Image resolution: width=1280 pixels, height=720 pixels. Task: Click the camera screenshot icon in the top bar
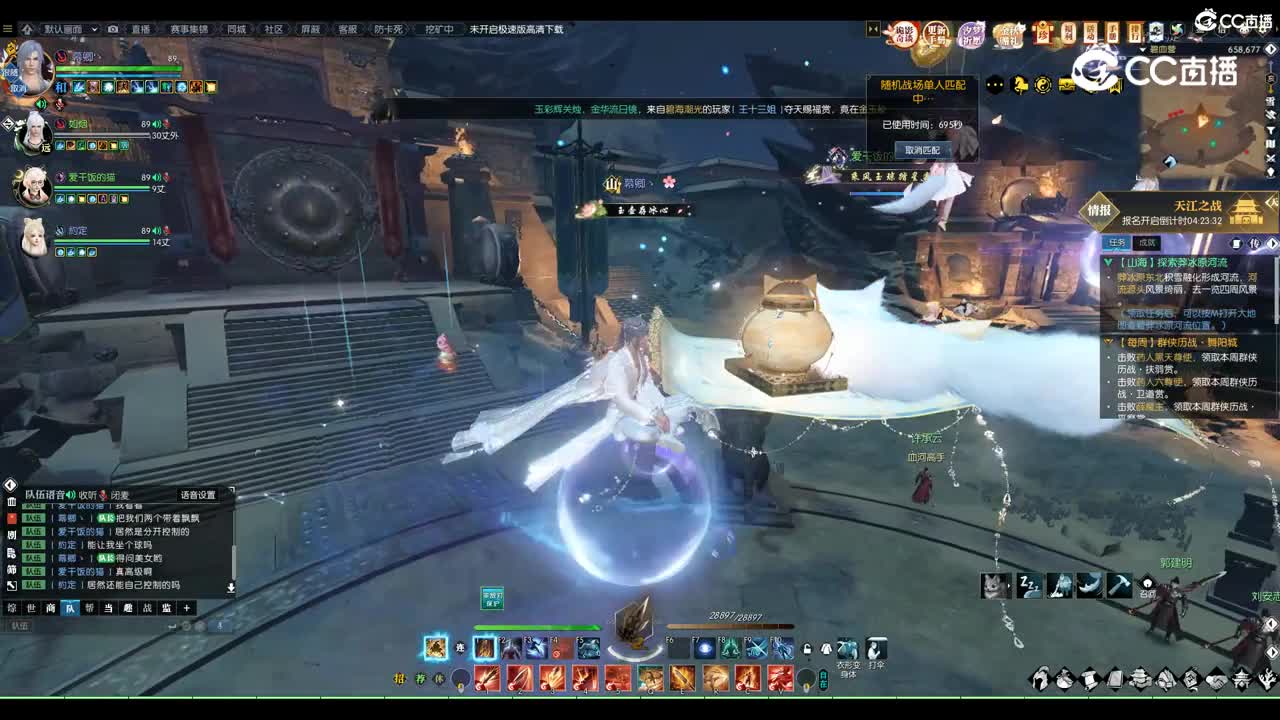[114, 29]
